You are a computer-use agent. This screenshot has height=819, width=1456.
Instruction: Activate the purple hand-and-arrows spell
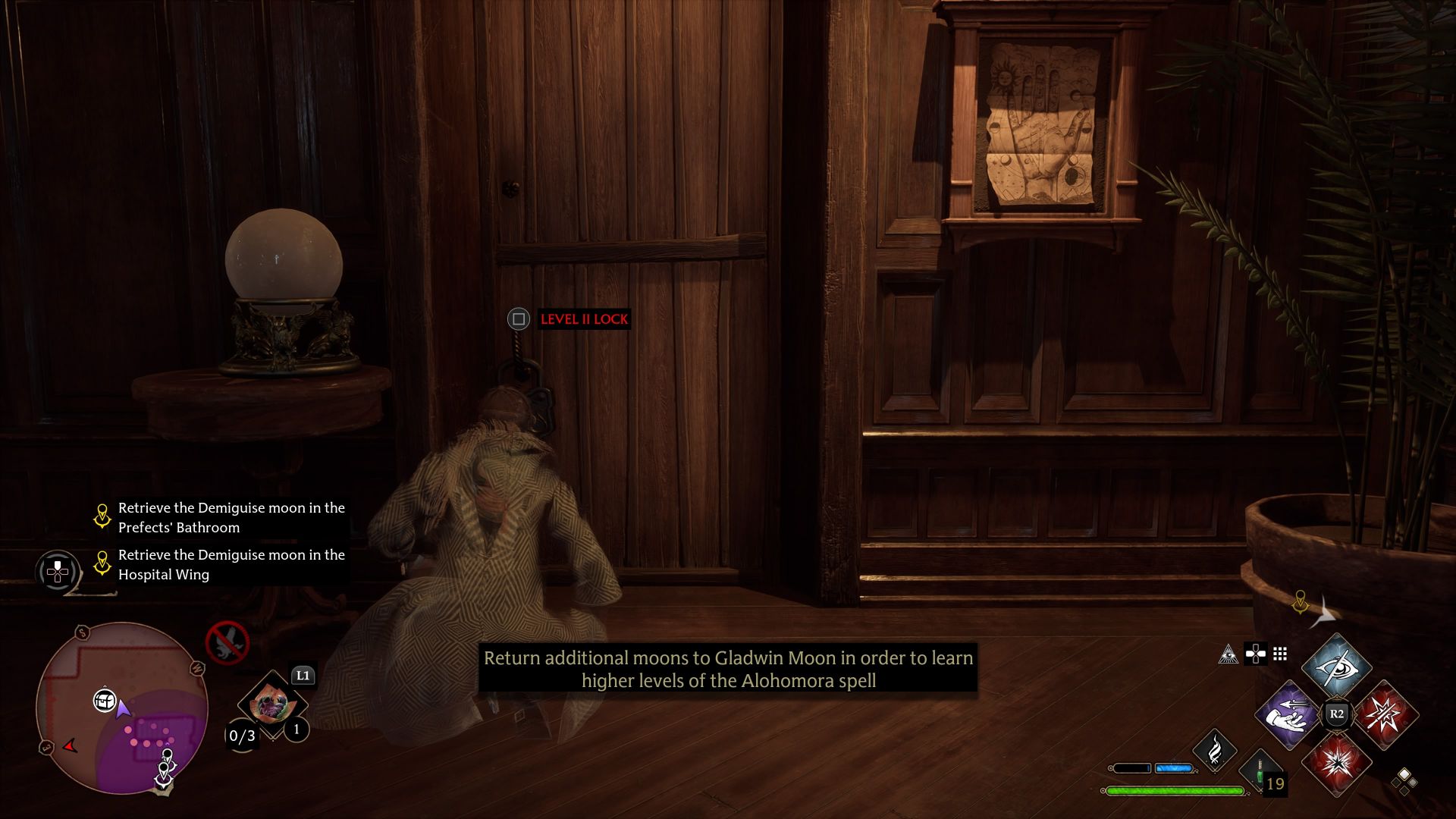[x=1288, y=715]
